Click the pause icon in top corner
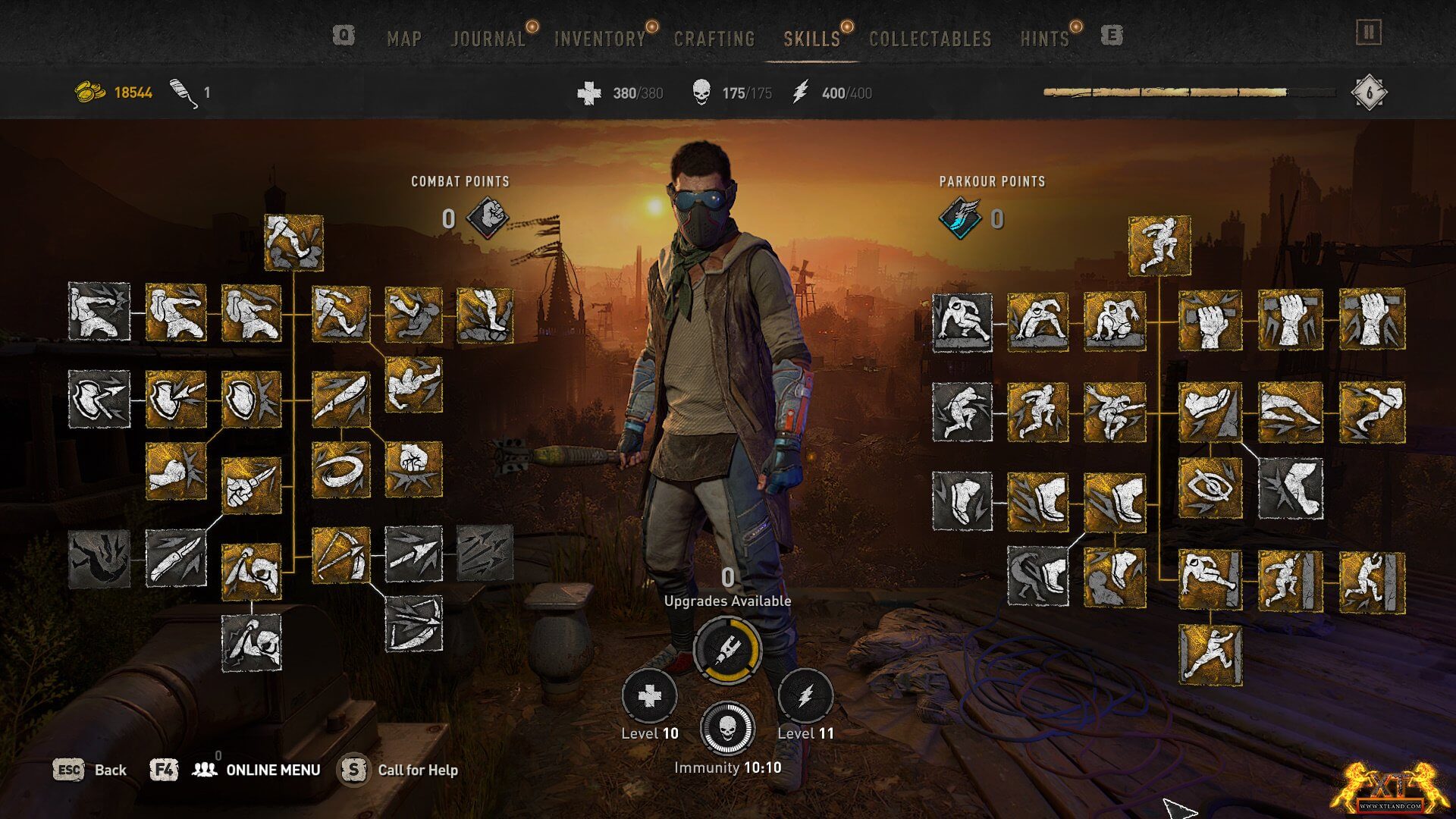The width and height of the screenshot is (1456, 819). point(1369,33)
